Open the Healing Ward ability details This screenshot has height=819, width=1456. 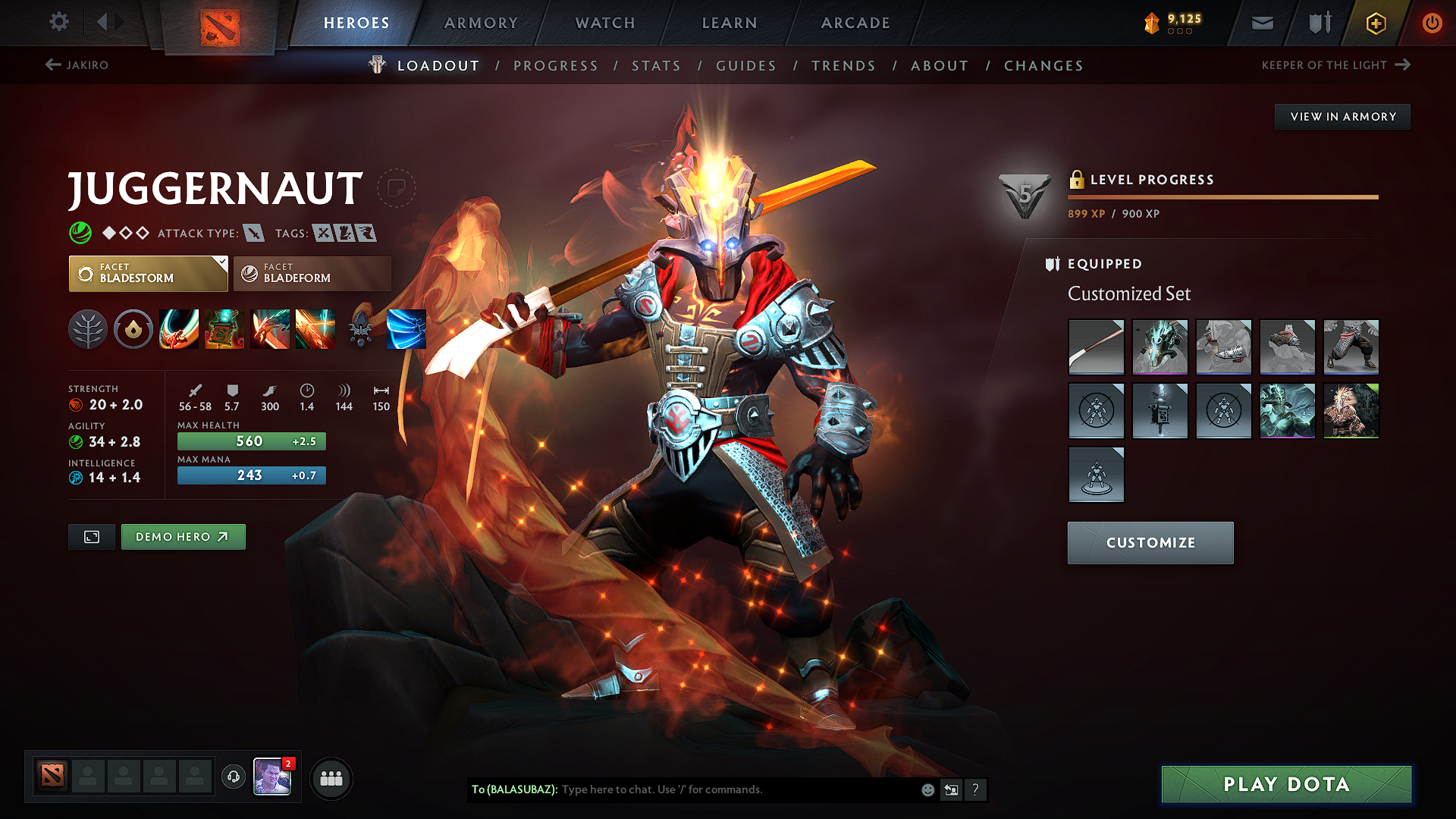click(x=224, y=329)
